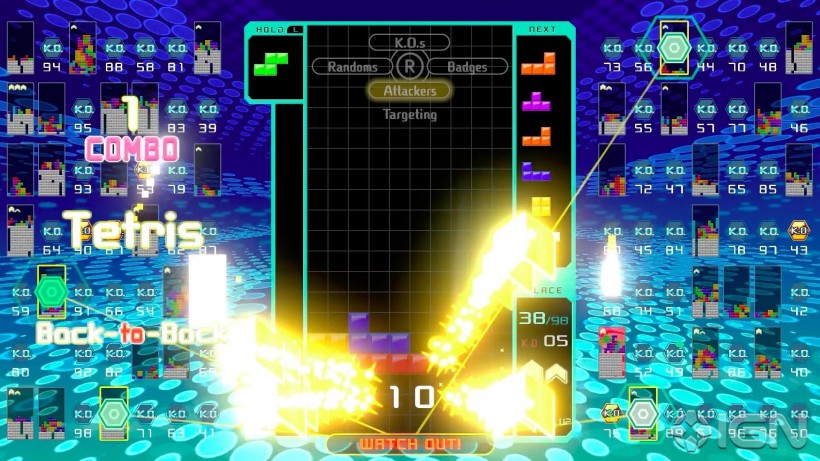Screen dimensions: 820x461
Task: Choose the Randoms targeting option
Action: click(351, 67)
